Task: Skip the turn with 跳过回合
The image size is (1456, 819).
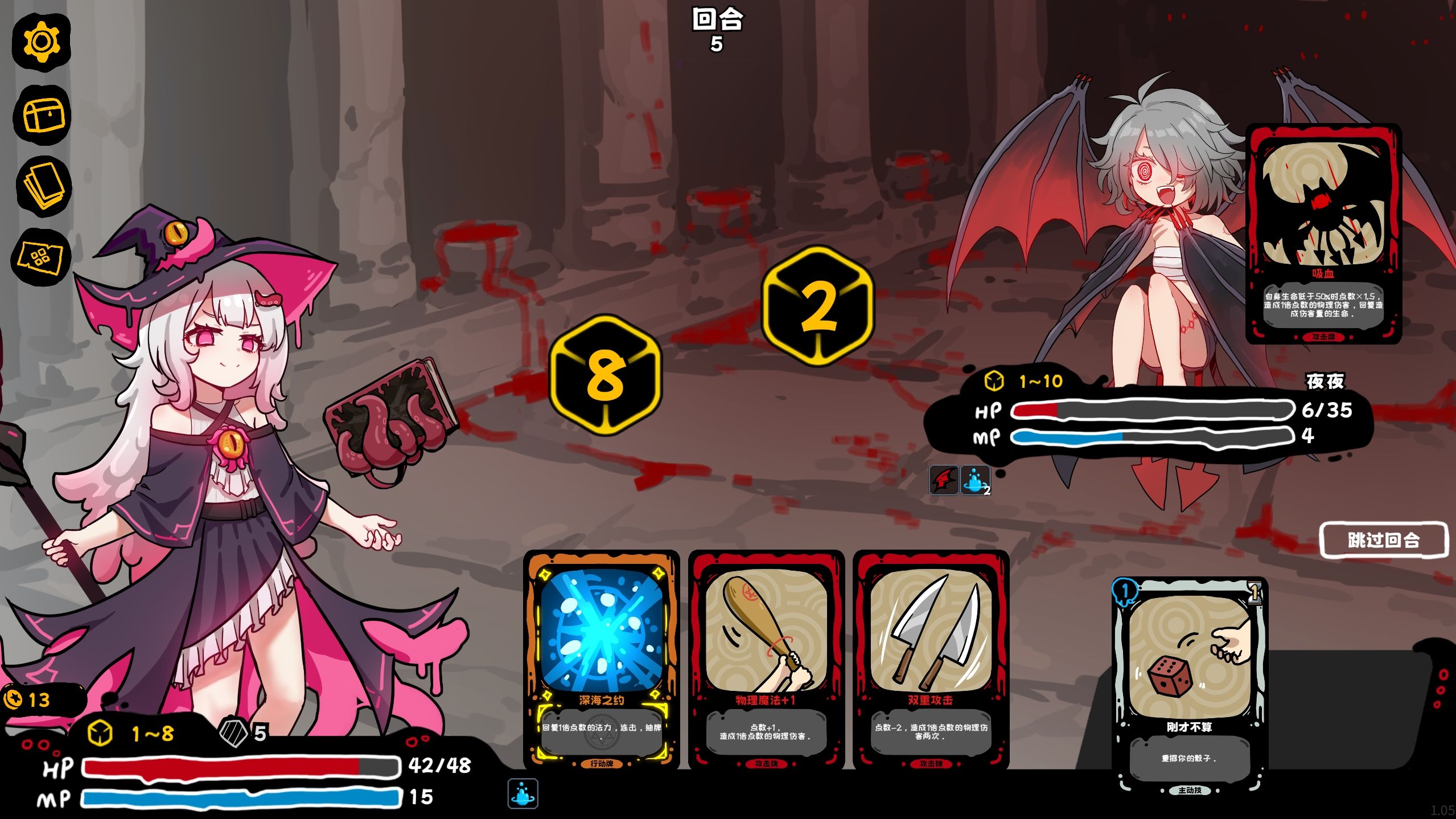Action: click(x=1383, y=540)
